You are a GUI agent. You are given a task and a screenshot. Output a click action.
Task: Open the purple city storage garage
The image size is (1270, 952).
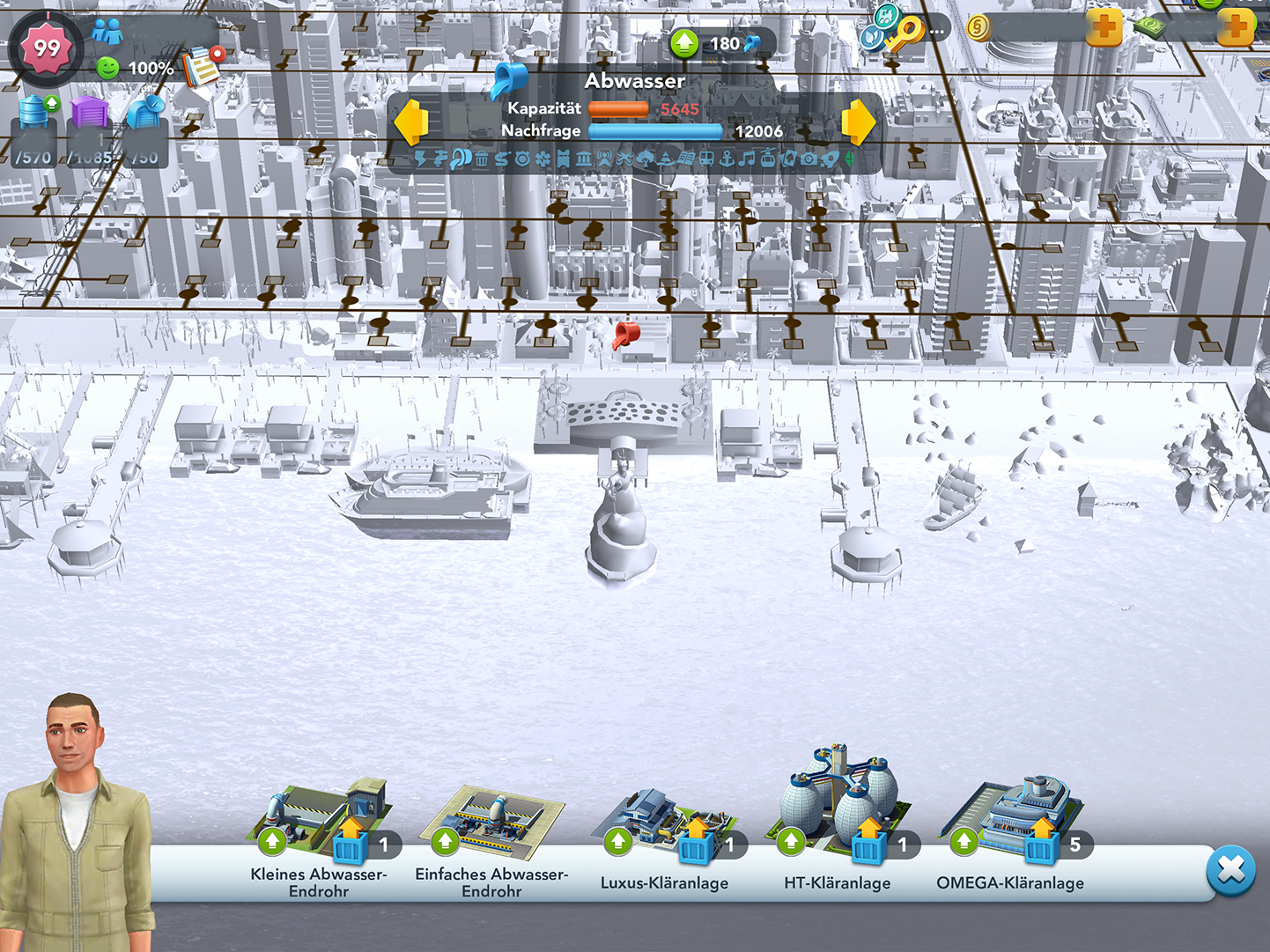[88, 112]
